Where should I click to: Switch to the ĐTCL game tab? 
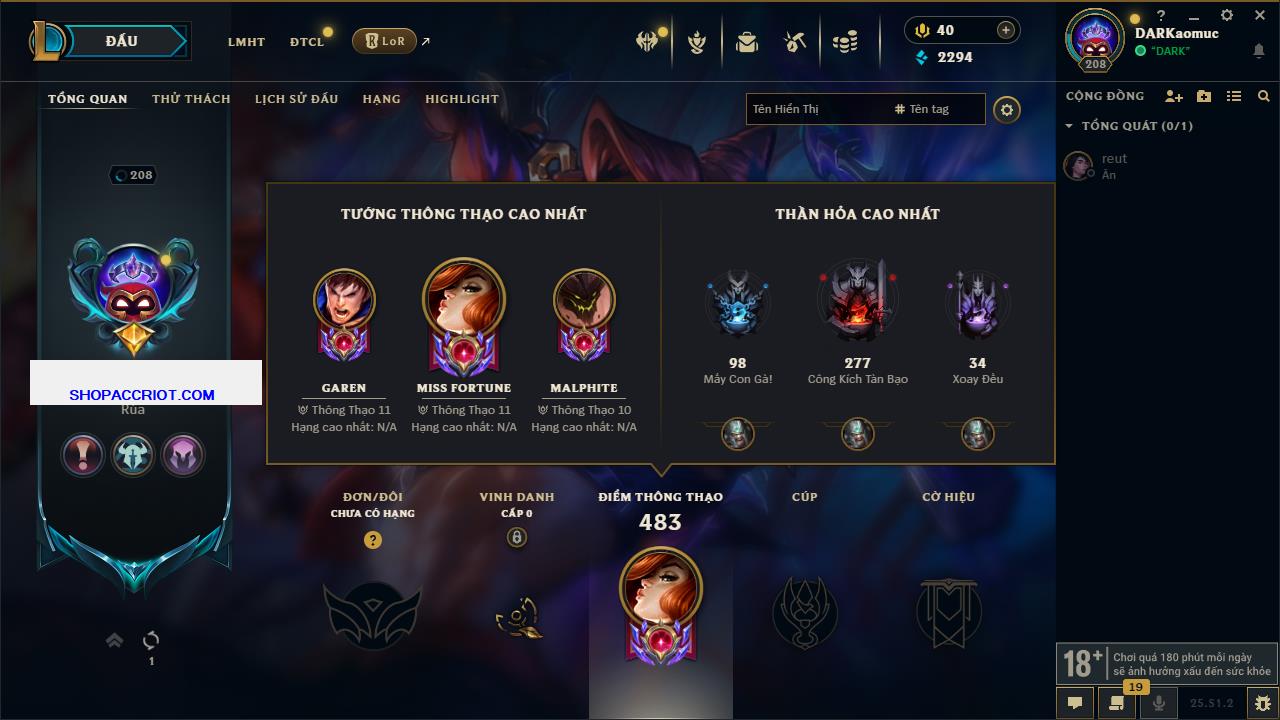point(307,42)
